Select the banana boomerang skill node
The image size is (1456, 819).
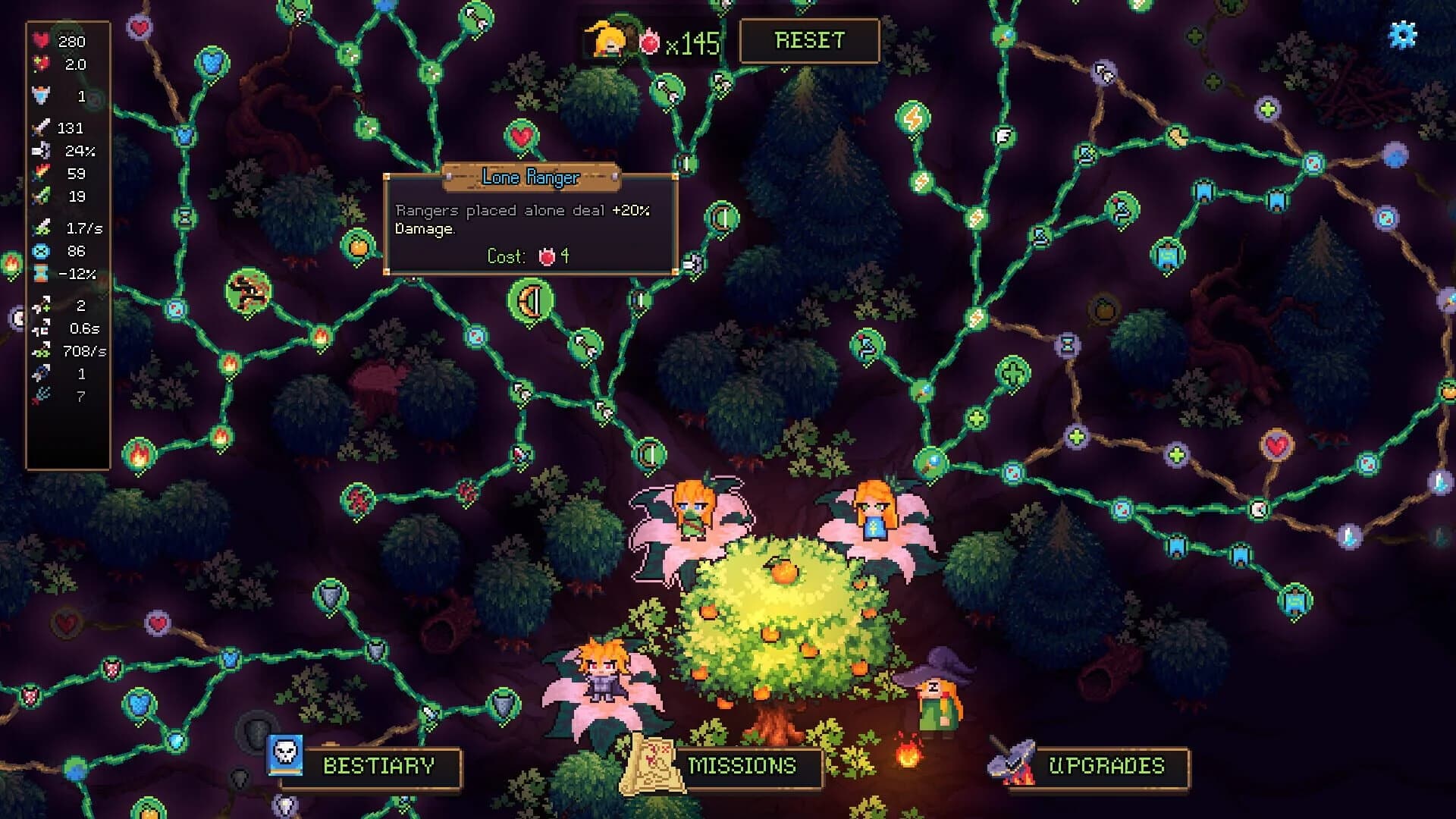coord(1175,136)
